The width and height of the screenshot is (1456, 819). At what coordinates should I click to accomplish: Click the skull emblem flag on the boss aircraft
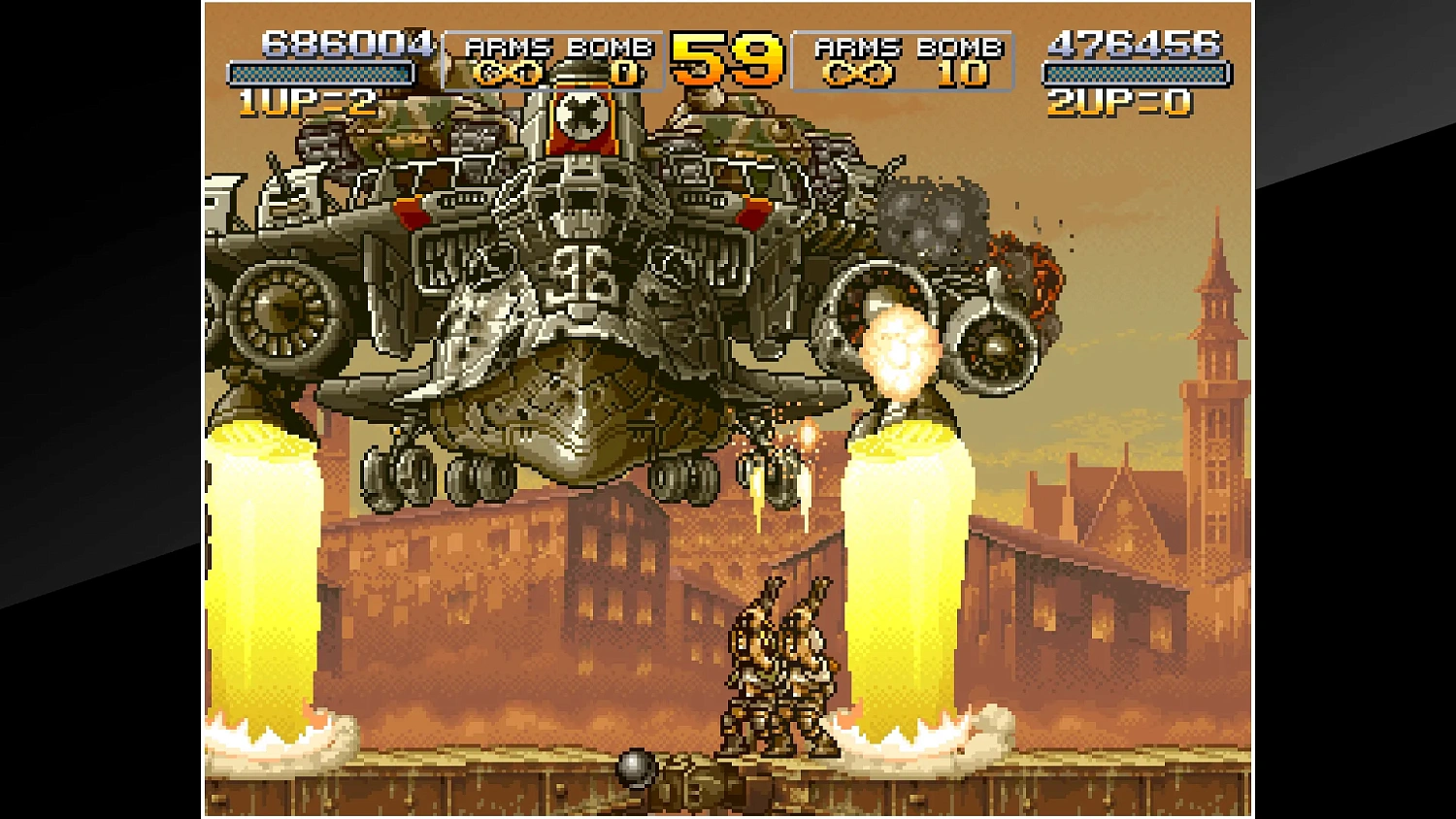pos(580,115)
